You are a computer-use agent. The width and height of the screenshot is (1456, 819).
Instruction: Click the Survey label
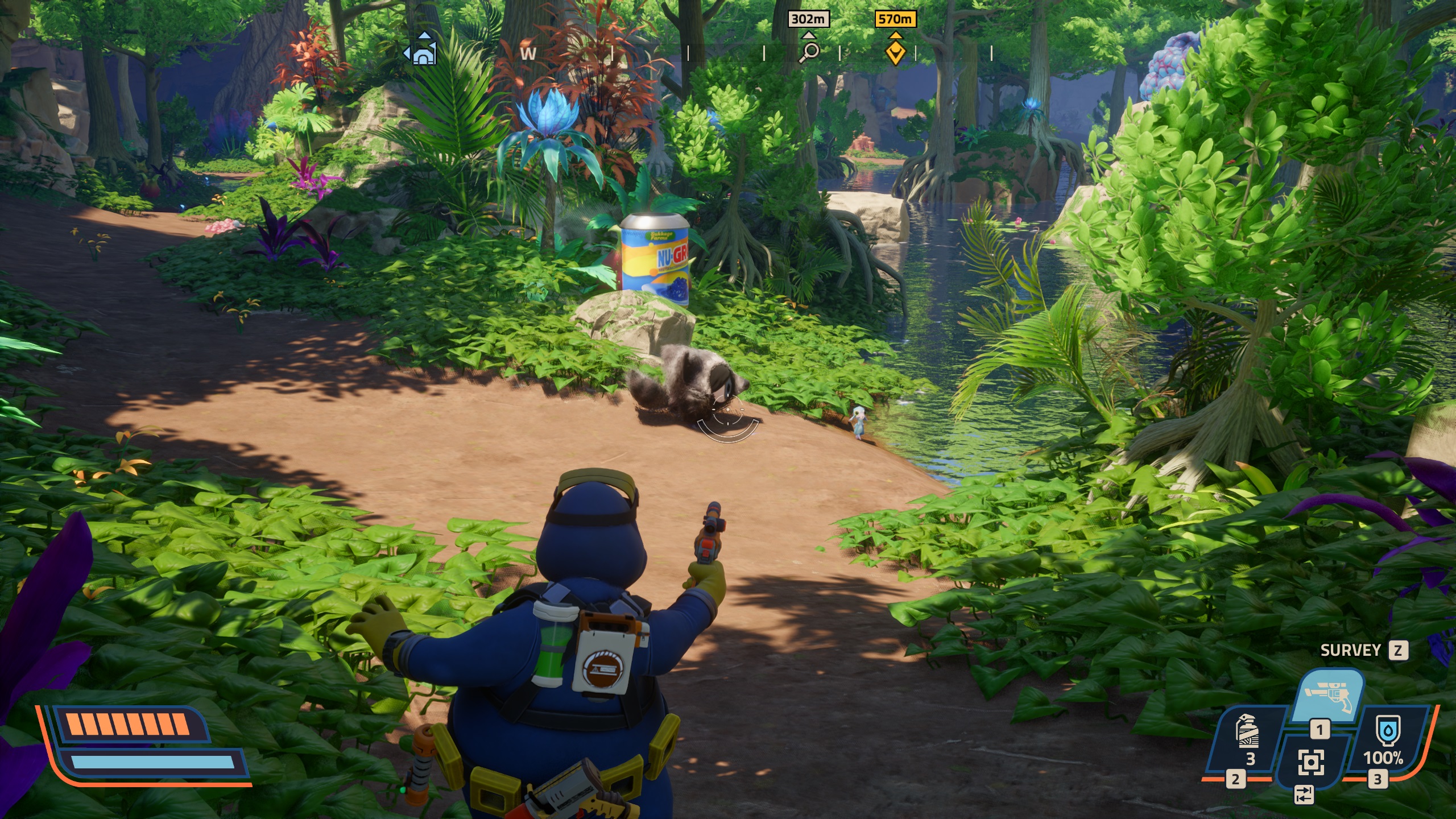pos(1350,650)
